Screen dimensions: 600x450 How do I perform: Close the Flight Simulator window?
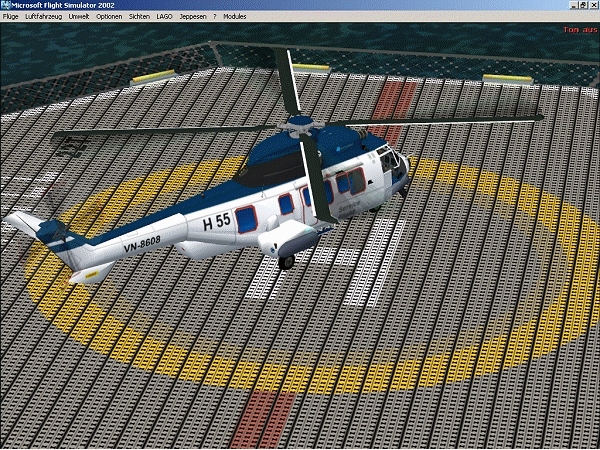pos(591,6)
